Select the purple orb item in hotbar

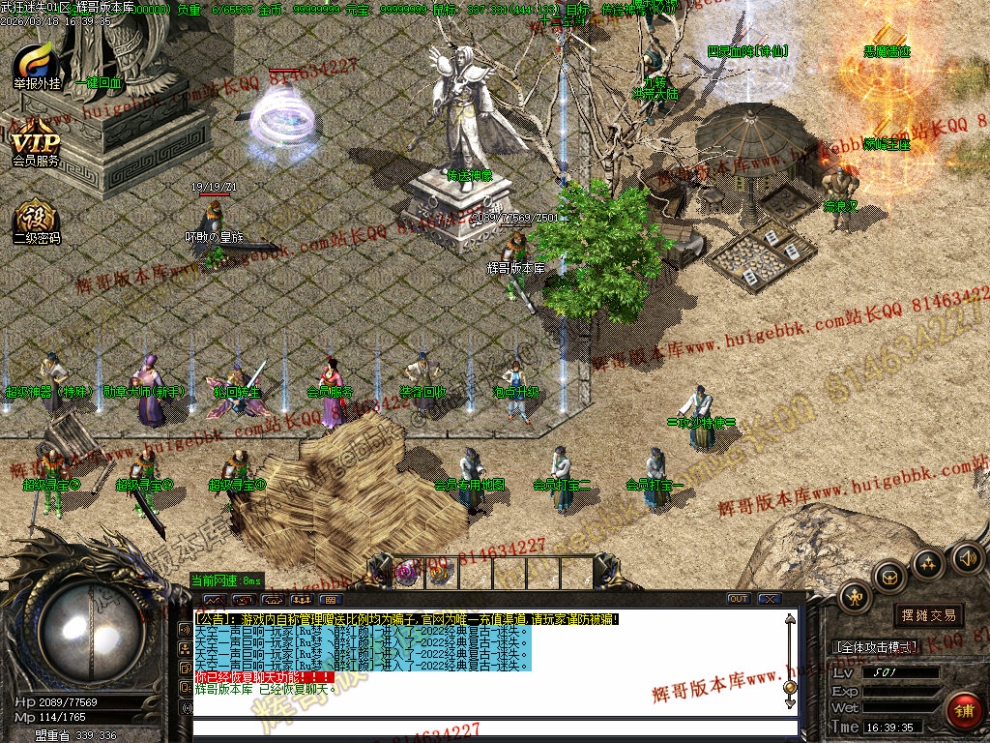pyautogui.click(x=407, y=572)
